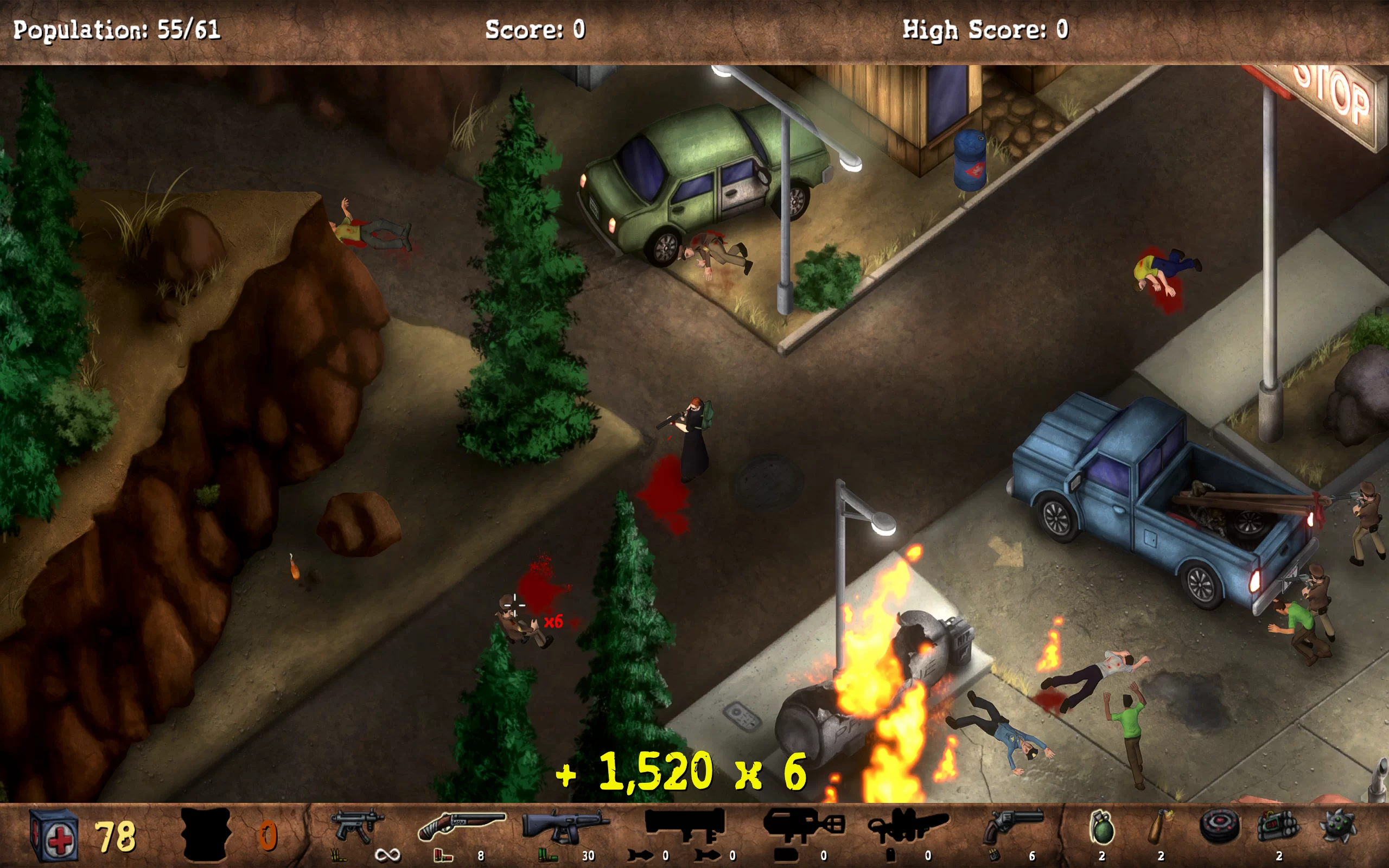Choose the rocket launcher silhouette slot
The height and width of the screenshot is (868, 1389).
tap(684, 825)
